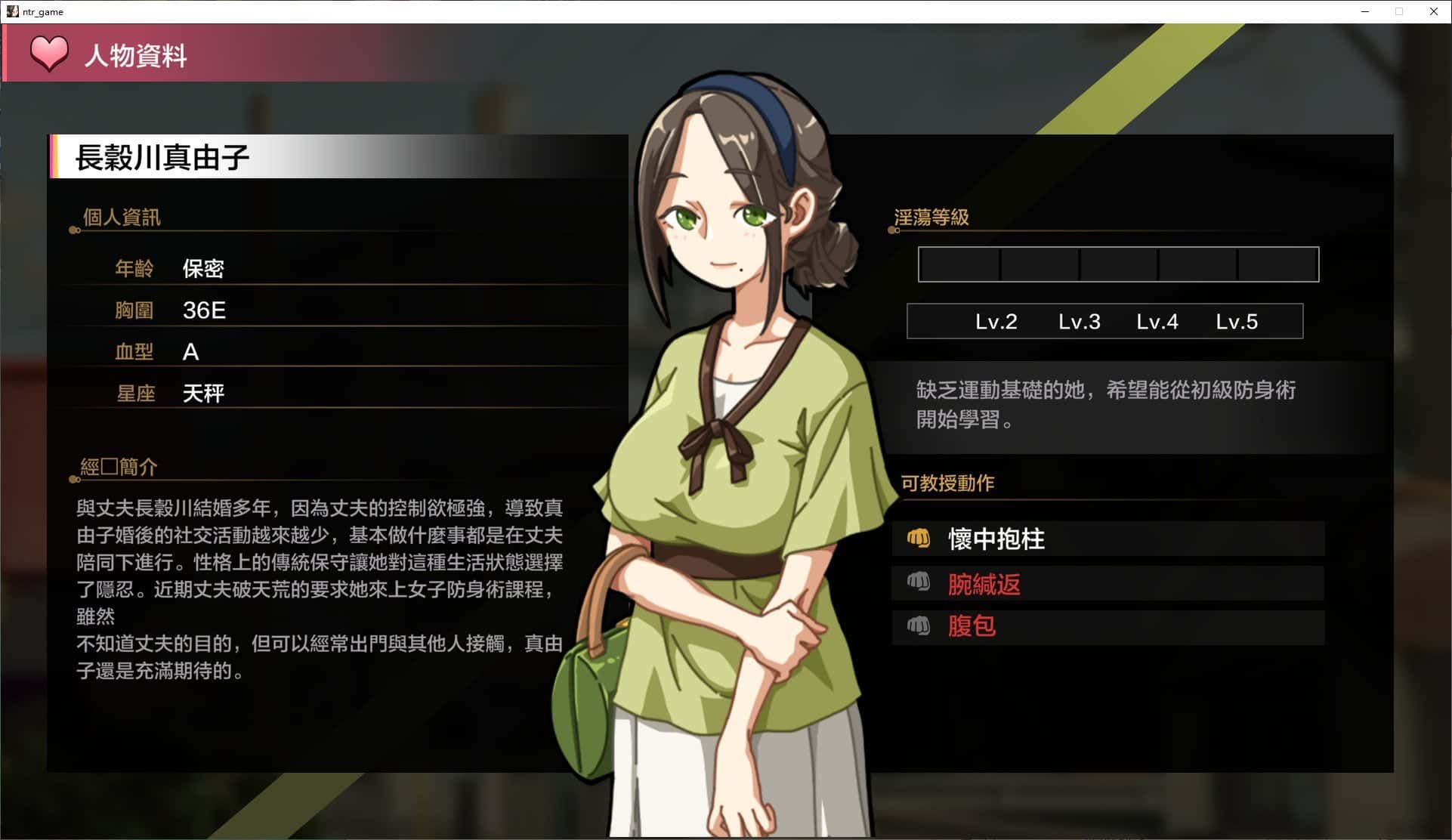Toggle the locked move 腕緘返

point(984,584)
